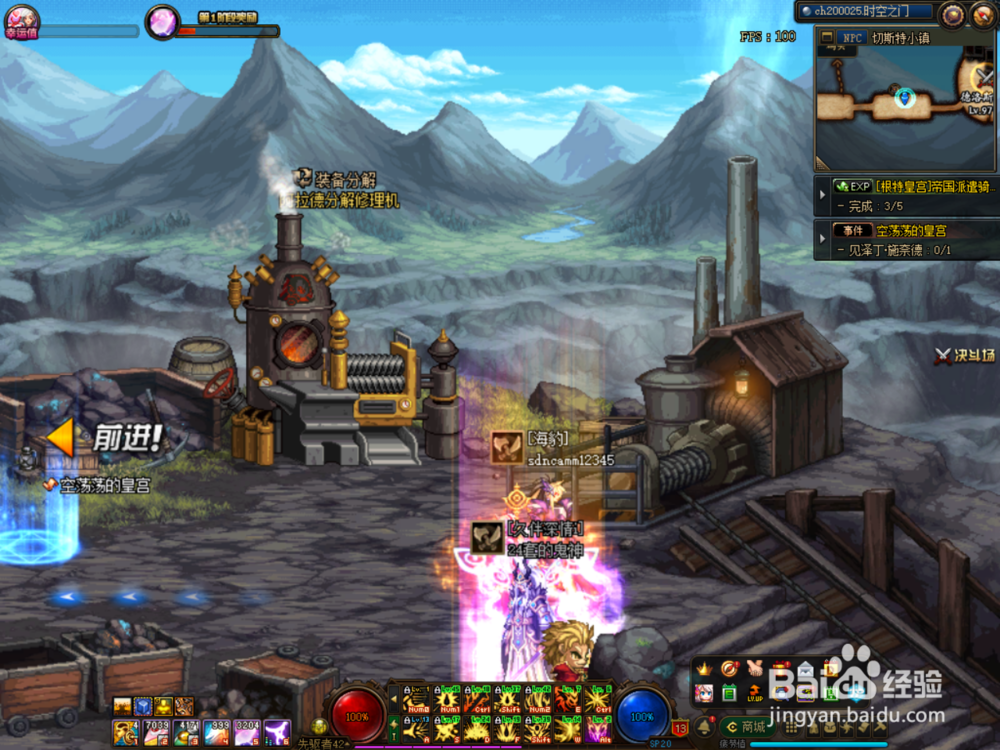Screen dimensions: 1000x750
Task: Click the LV.UP icon
Action: [755, 692]
